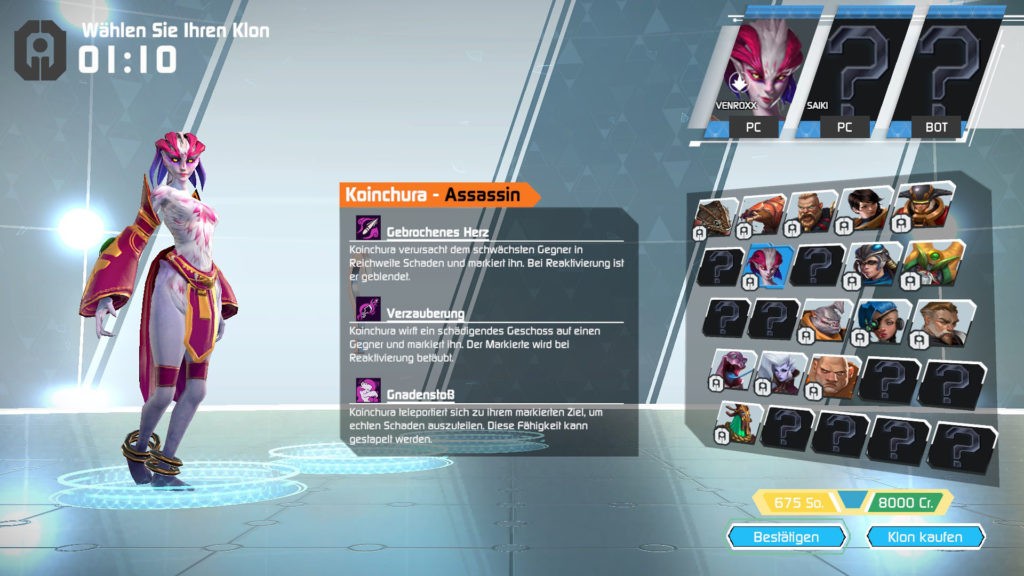
Task: Select the pink dinosaur-like alien clone
Action: point(732,371)
